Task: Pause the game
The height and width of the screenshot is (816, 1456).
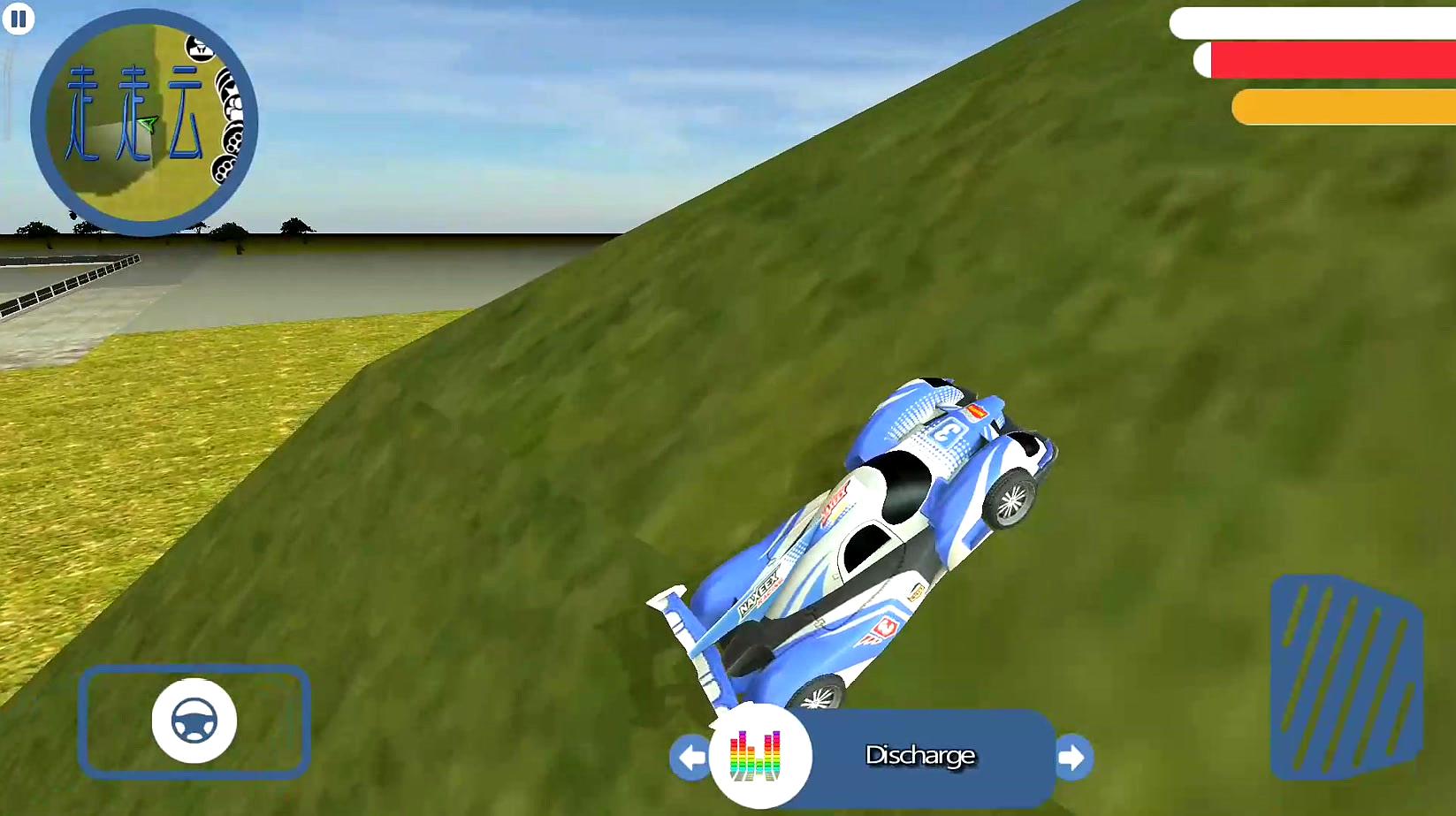Action: (x=18, y=19)
